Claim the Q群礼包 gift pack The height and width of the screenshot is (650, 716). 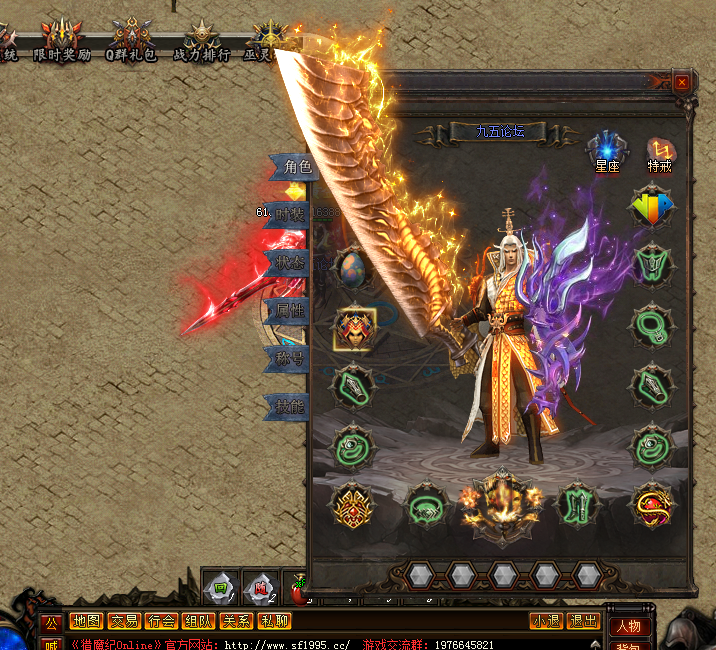point(132,41)
